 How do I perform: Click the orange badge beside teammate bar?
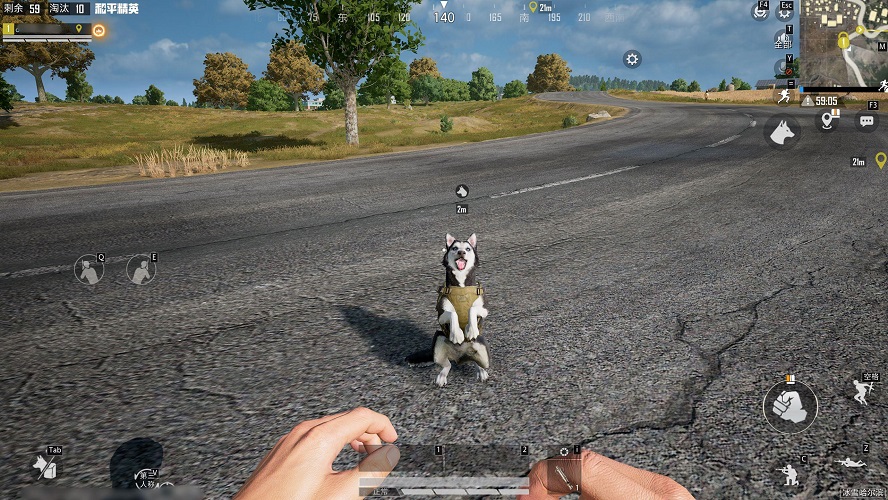98,30
